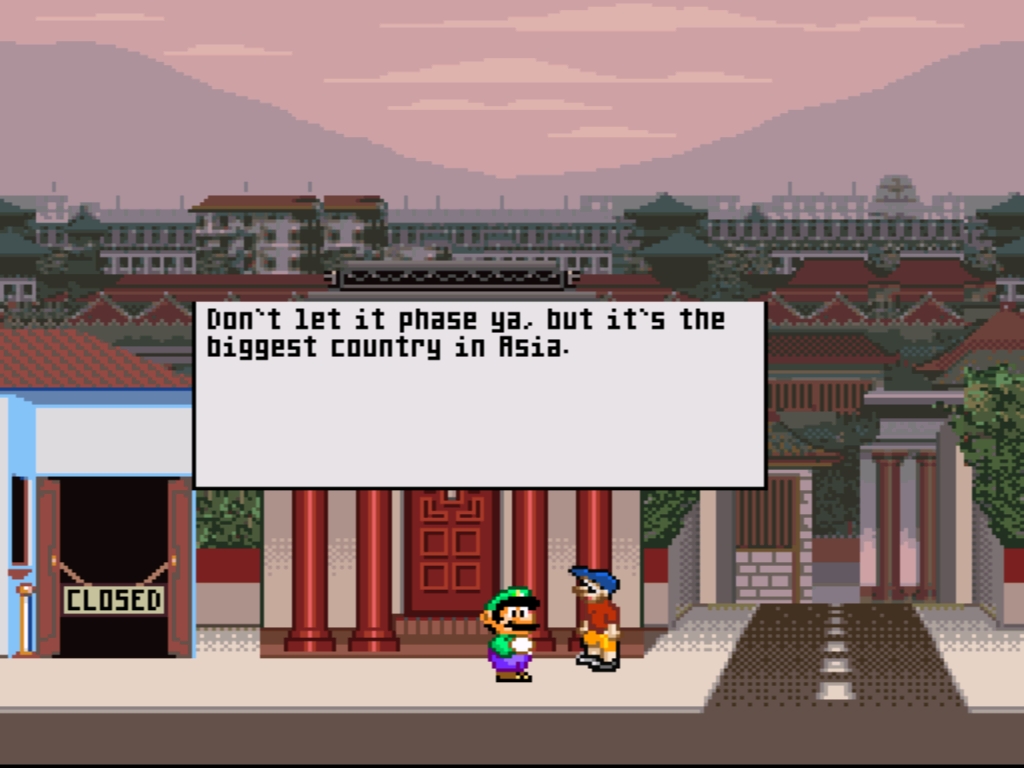The height and width of the screenshot is (768, 1024).
Task: Advance the dialogue box about Asia
Action: 479,394
